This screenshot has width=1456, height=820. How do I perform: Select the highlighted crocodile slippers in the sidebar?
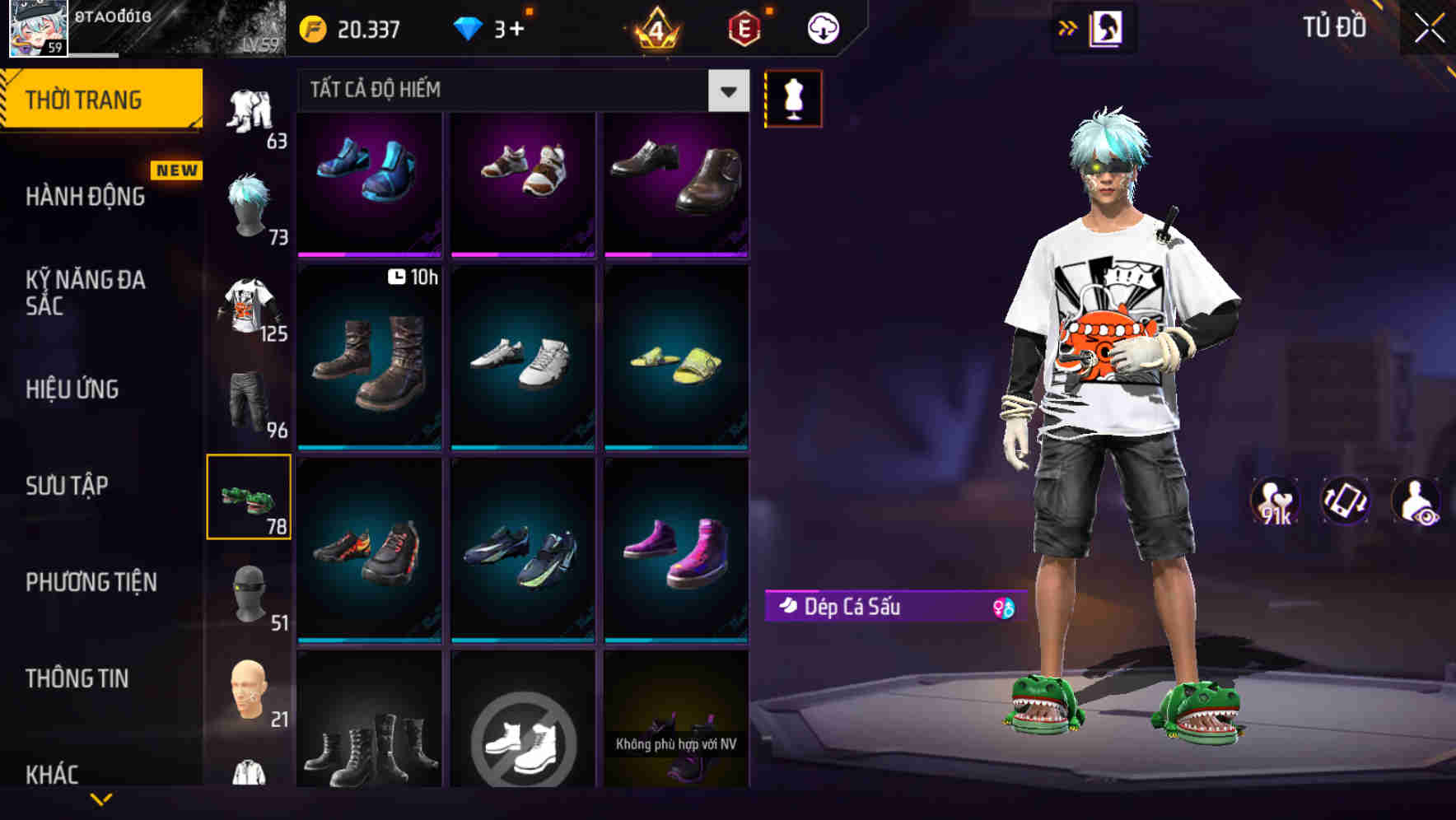click(x=250, y=497)
